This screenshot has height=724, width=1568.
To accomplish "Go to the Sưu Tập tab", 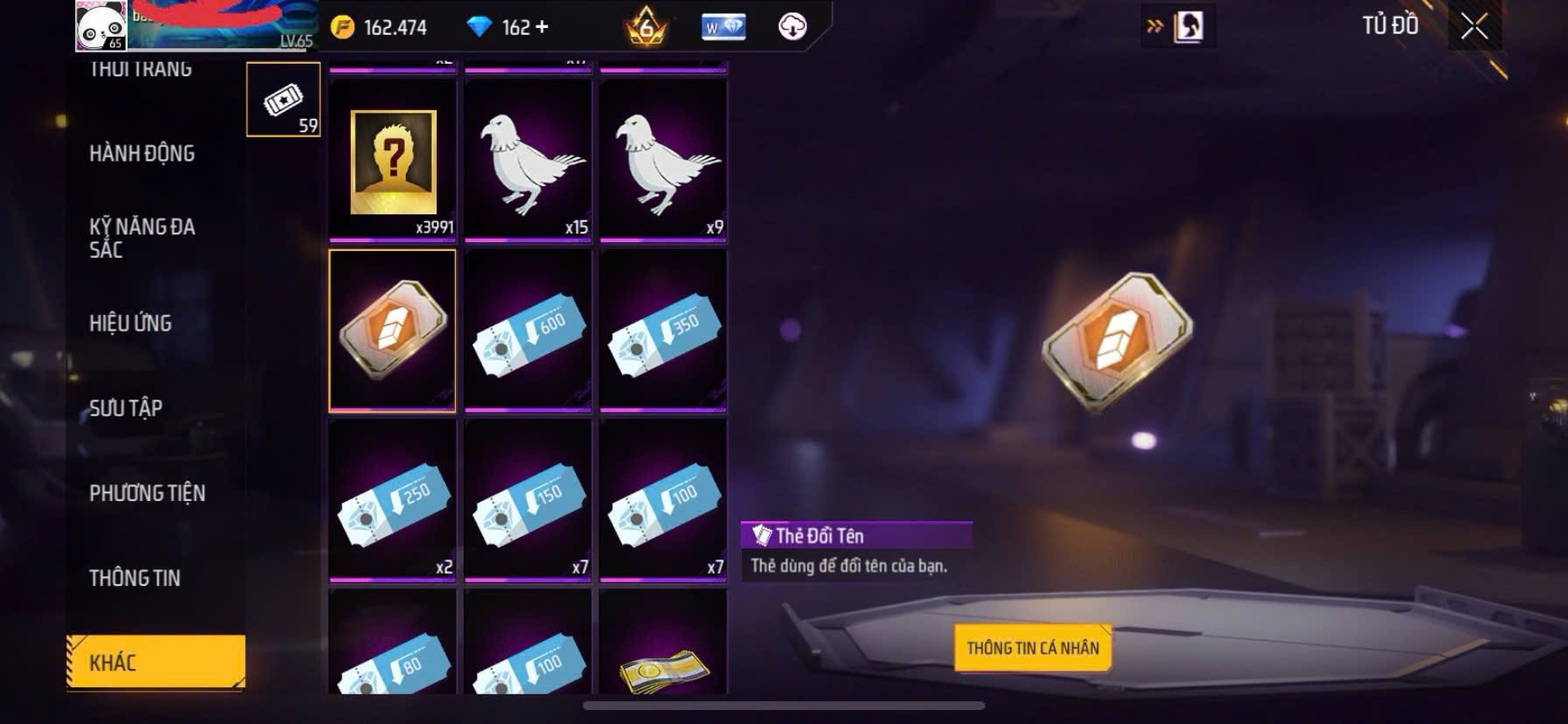I will pos(126,408).
